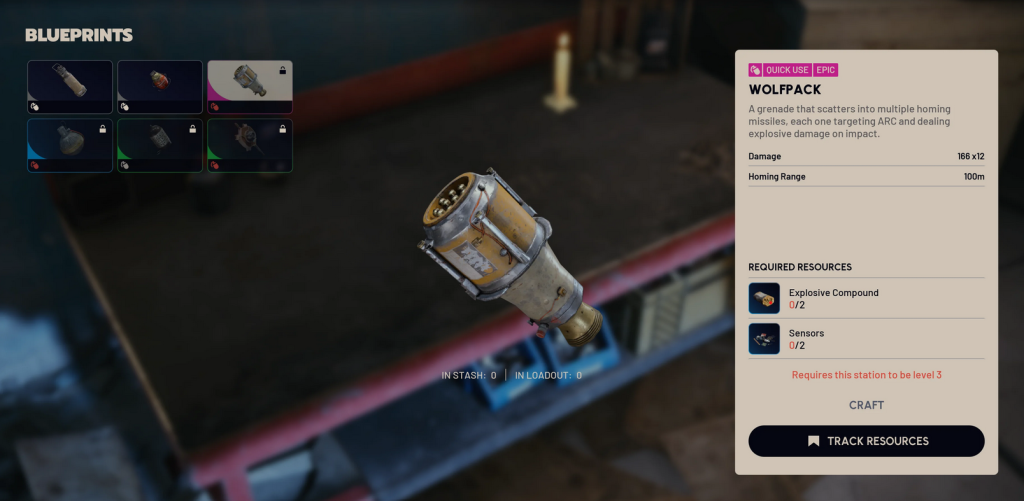Select the Wolfpack blueprint tile

[250, 86]
